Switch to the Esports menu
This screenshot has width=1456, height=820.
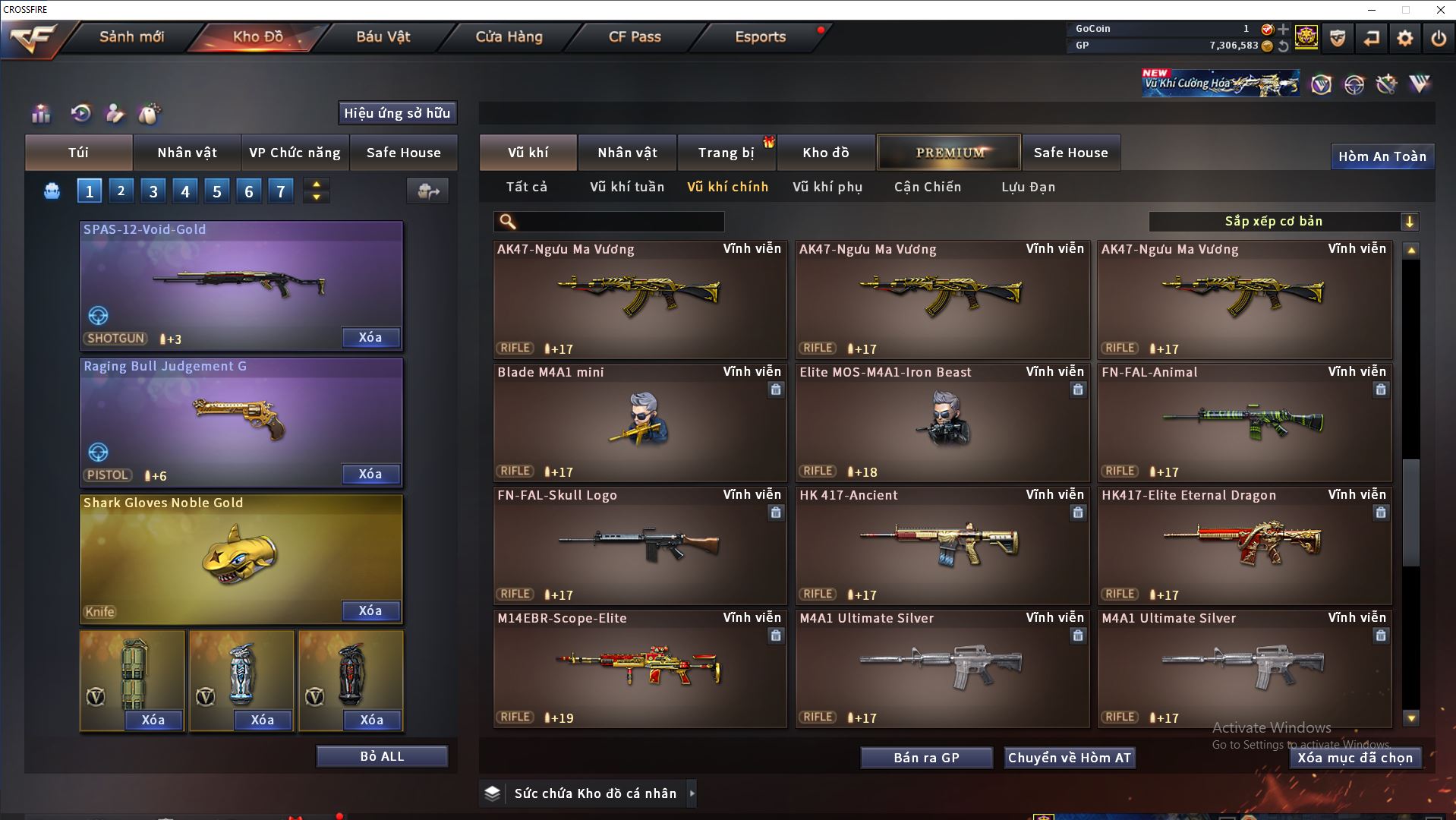click(x=760, y=36)
